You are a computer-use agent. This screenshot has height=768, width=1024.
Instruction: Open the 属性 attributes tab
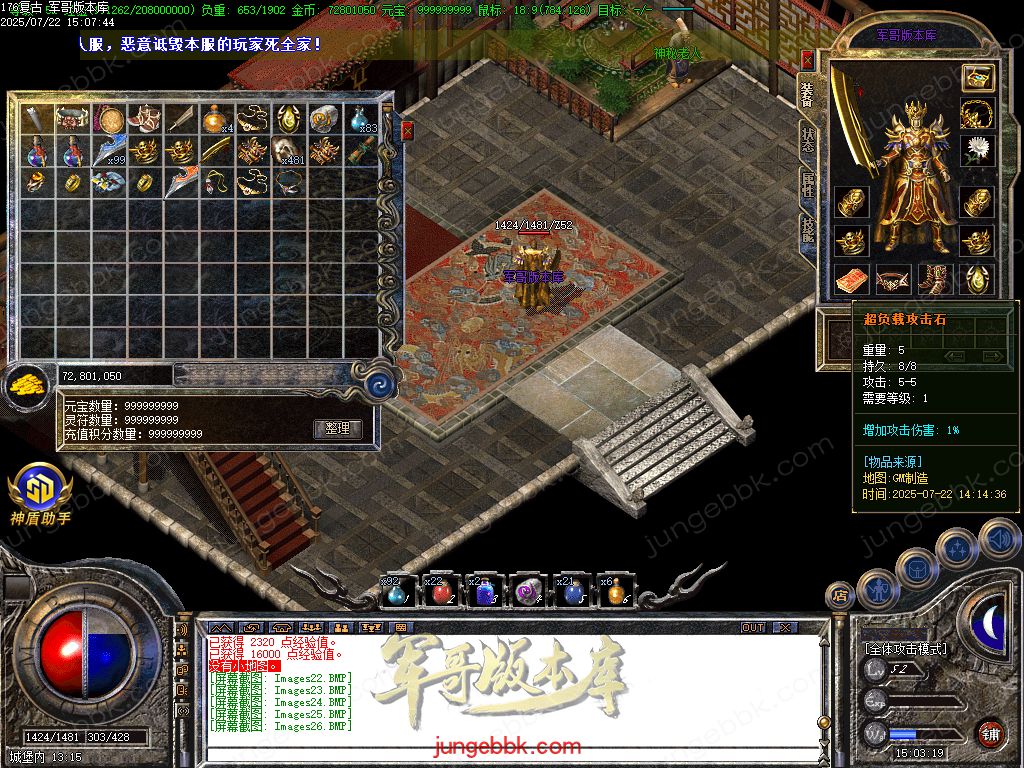click(807, 185)
